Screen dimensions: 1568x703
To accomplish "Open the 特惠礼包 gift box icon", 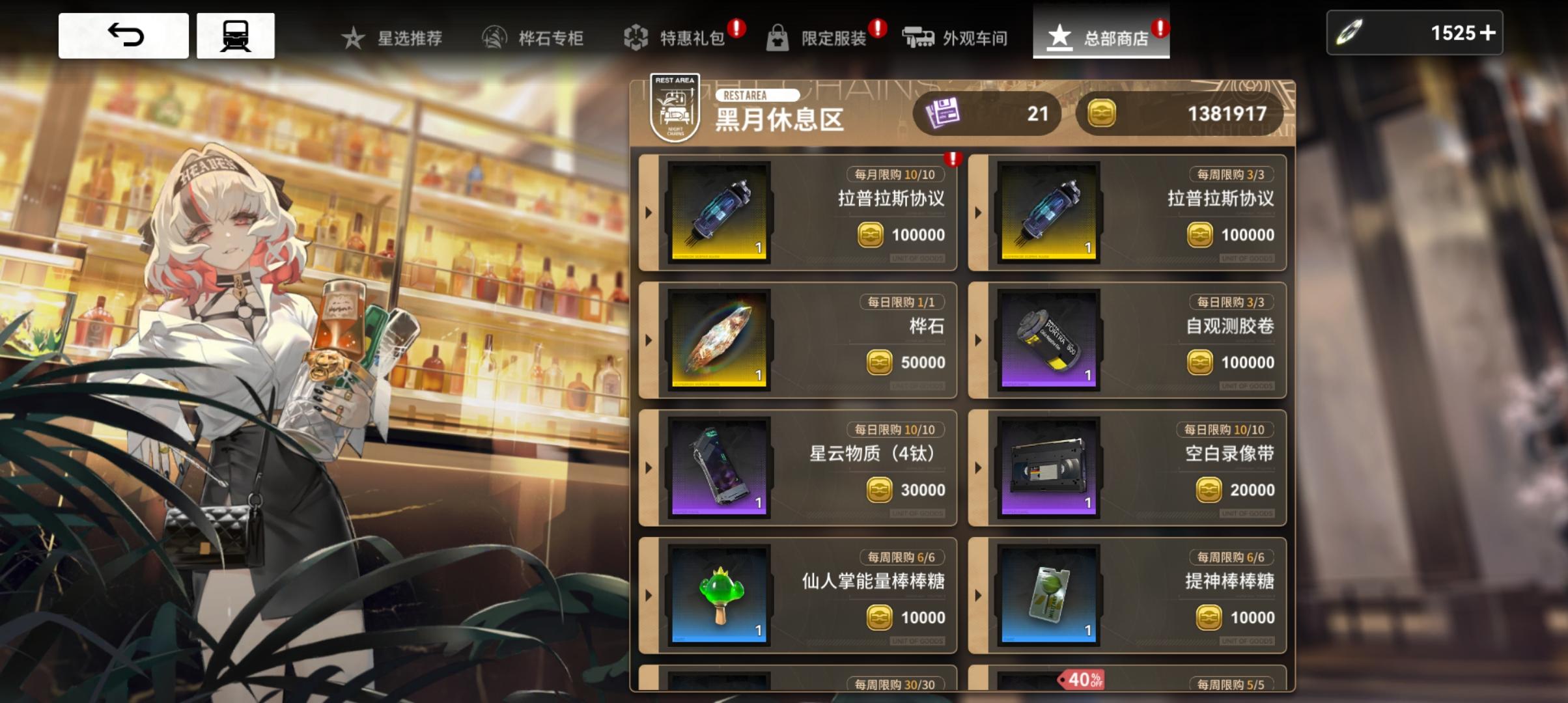I will (x=634, y=37).
